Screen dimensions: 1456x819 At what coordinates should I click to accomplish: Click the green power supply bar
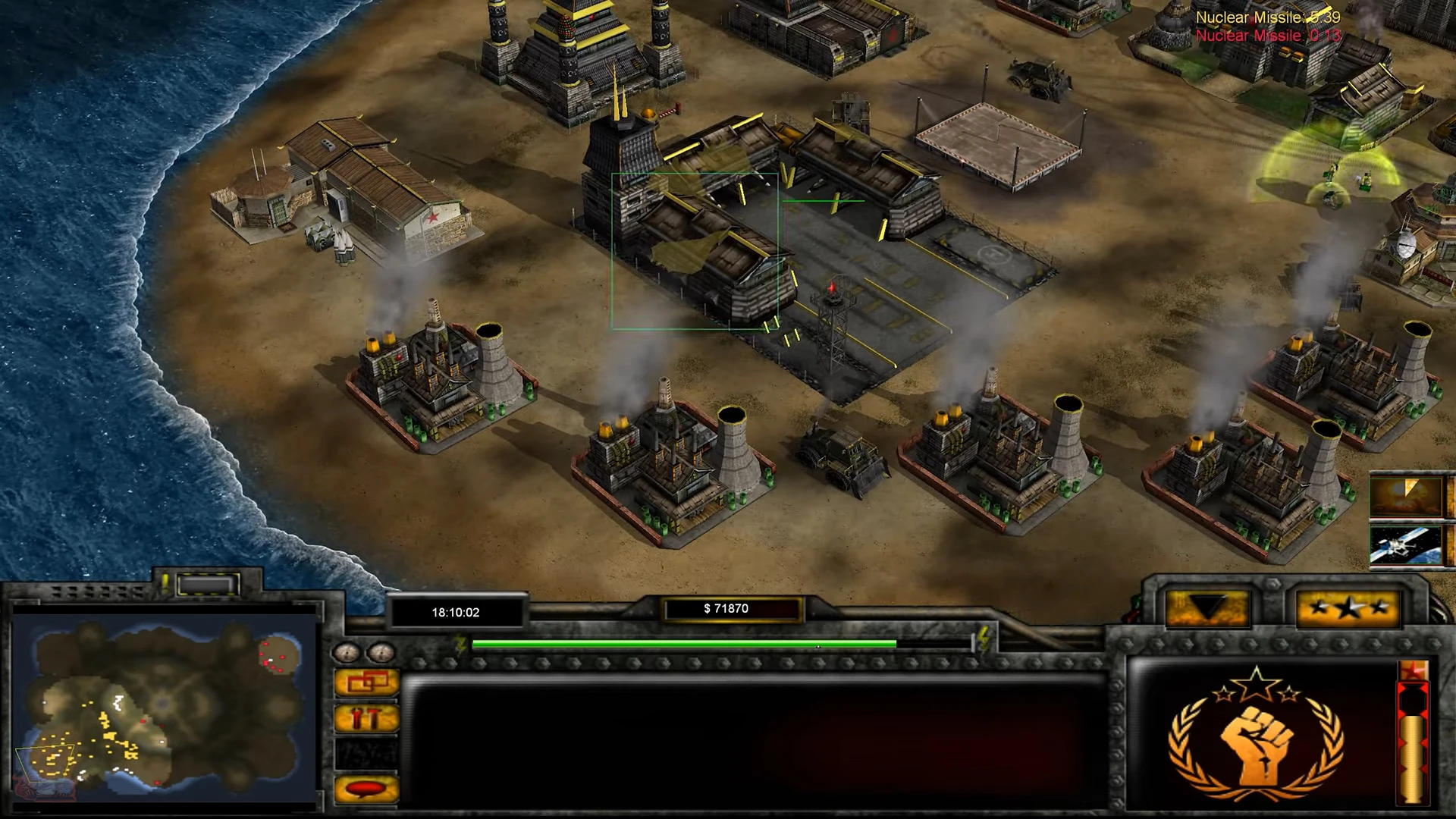point(682,644)
